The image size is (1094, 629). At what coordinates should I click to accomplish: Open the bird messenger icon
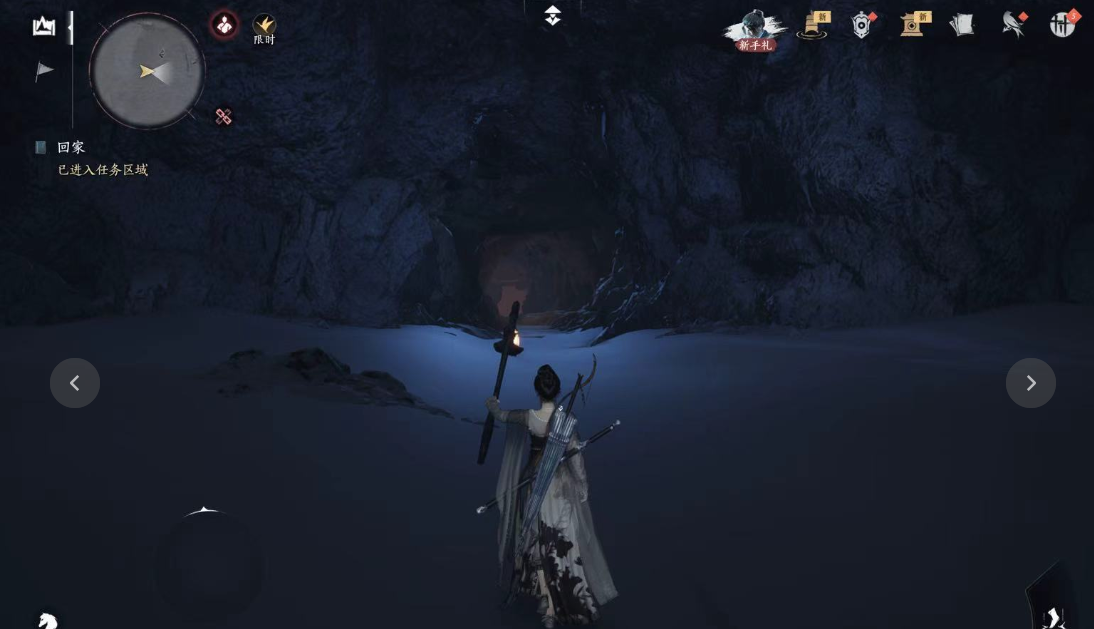(1013, 26)
